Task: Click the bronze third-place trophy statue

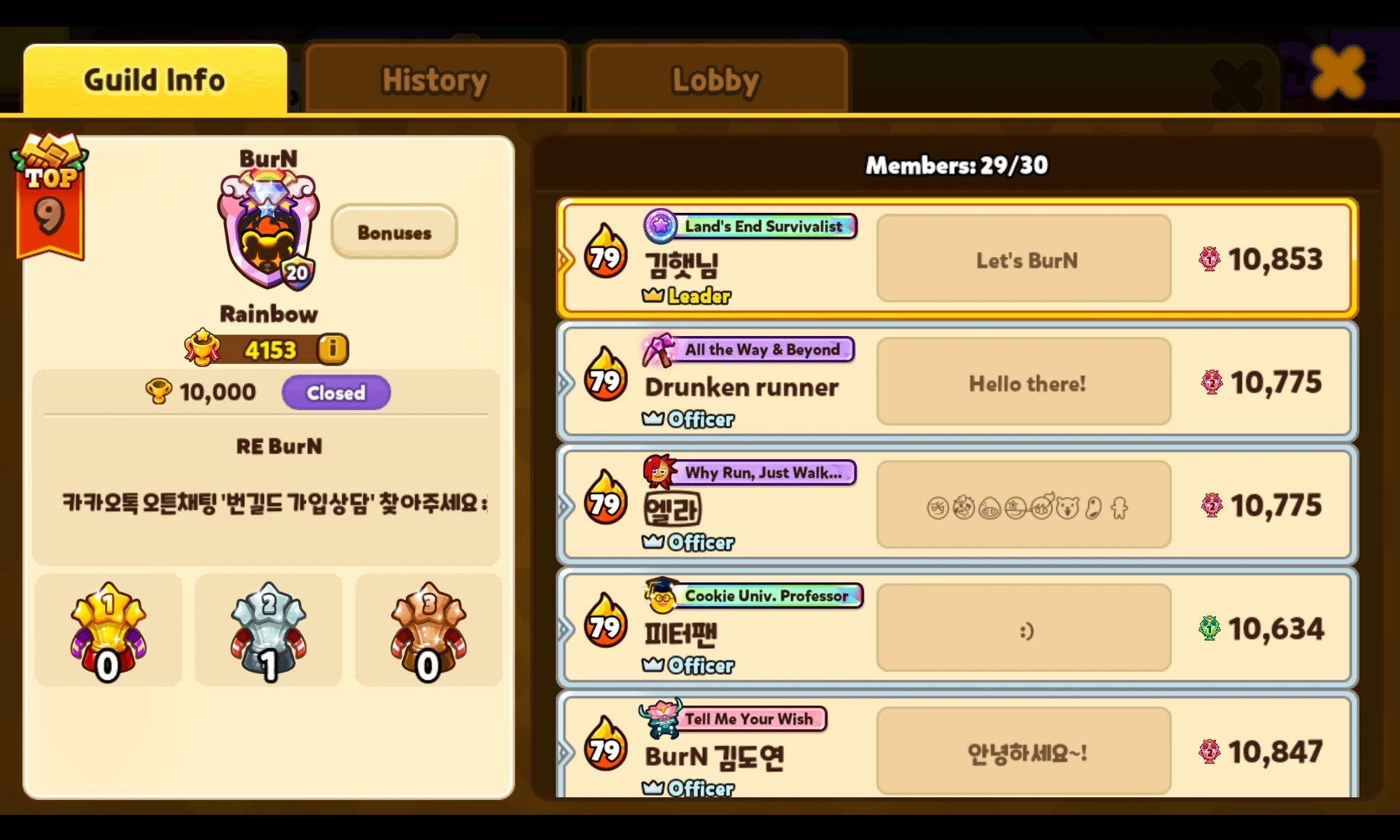Action: tap(428, 626)
